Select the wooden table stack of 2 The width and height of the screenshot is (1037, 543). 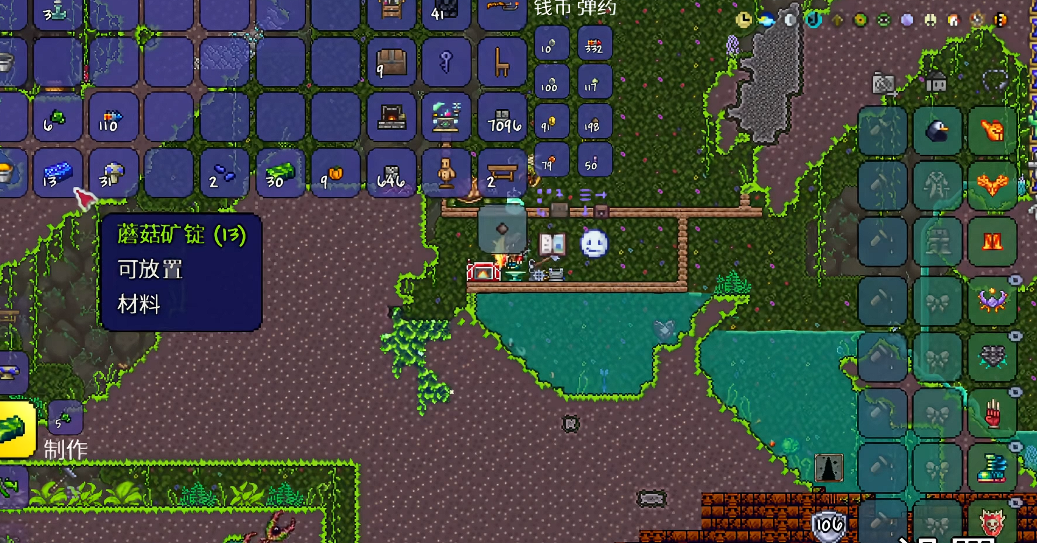click(501, 173)
